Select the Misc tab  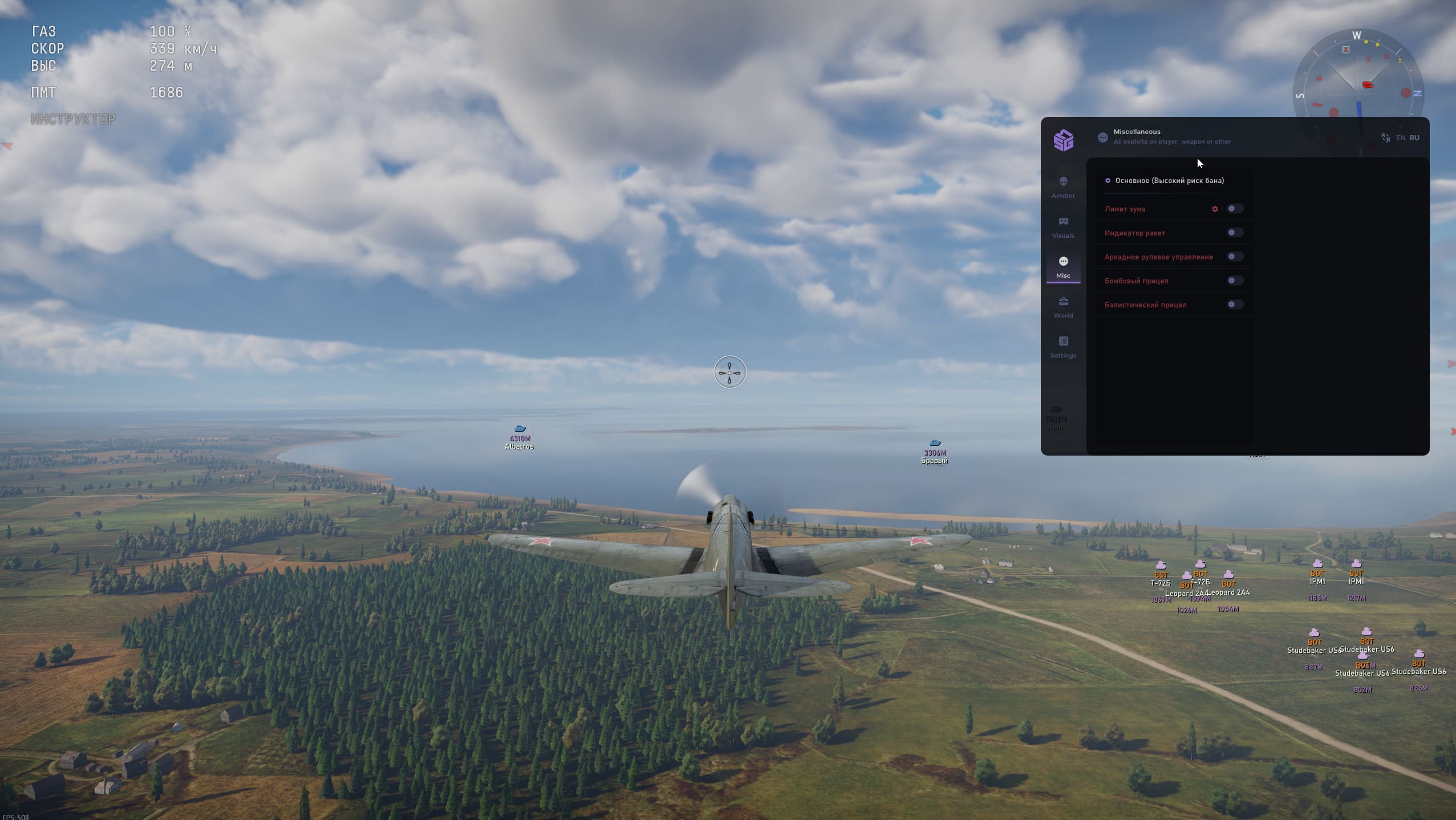[1063, 267]
